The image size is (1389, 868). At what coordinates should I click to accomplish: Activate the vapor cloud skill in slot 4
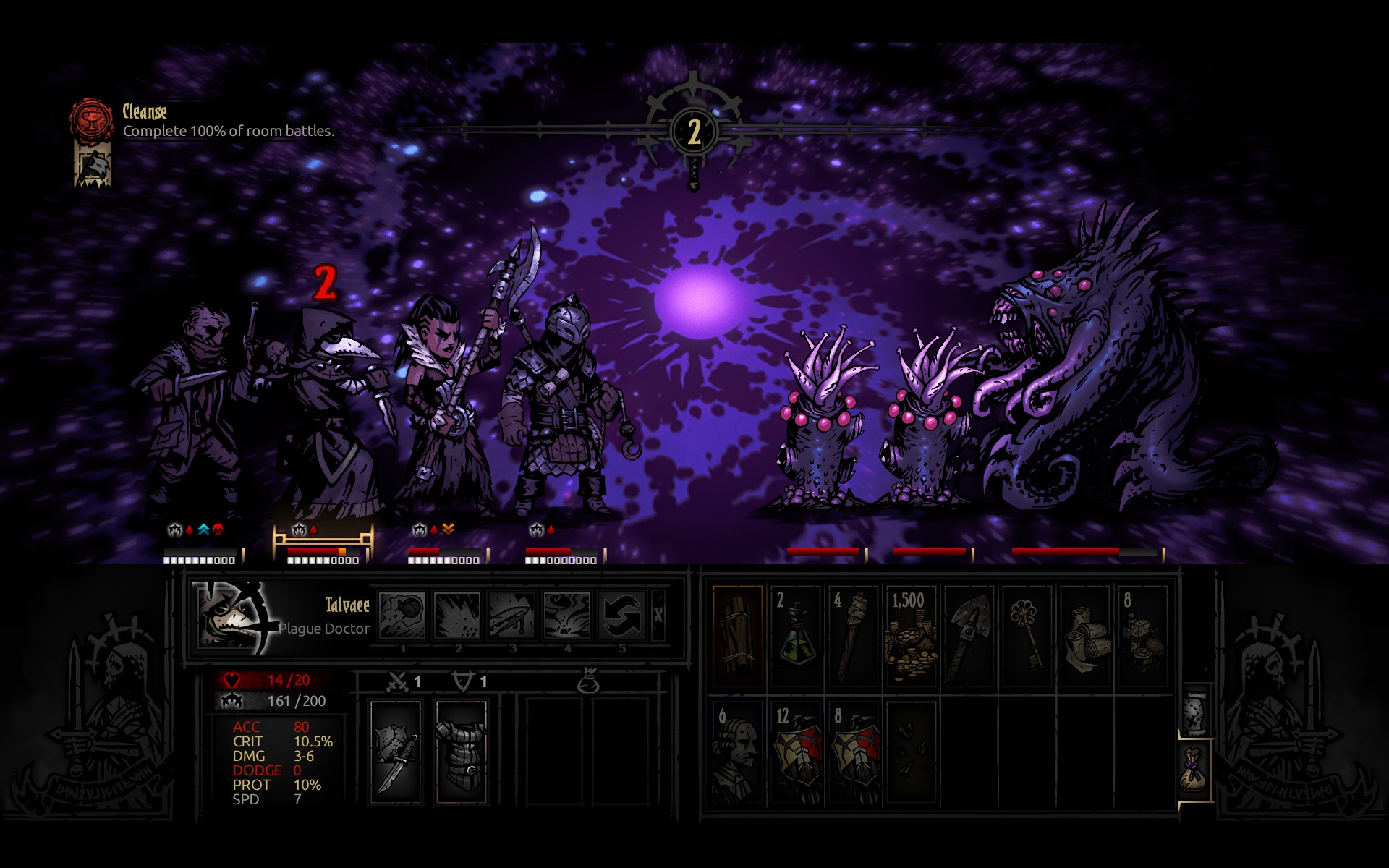click(567, 615)
